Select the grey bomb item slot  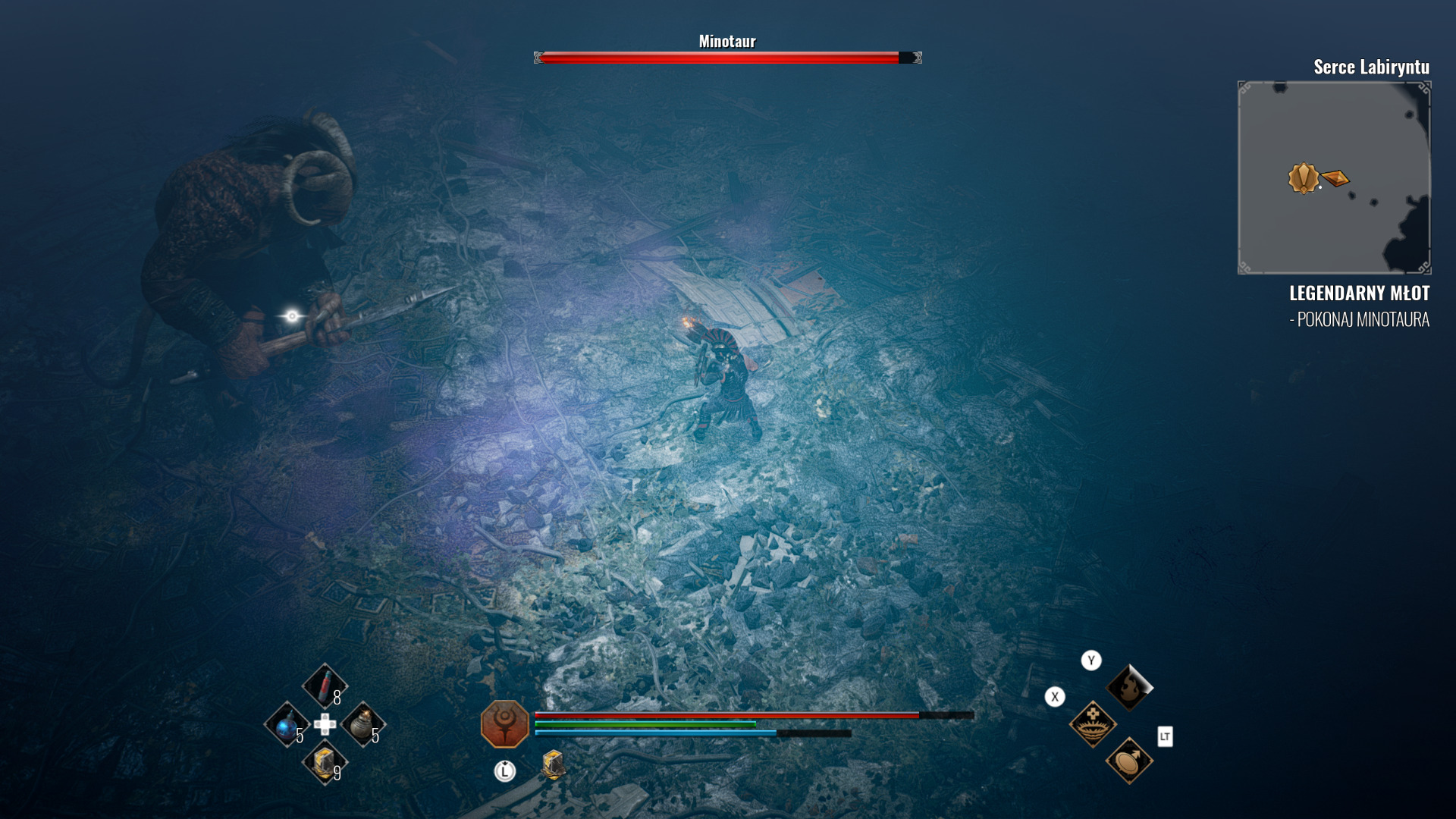click(362, 724)
